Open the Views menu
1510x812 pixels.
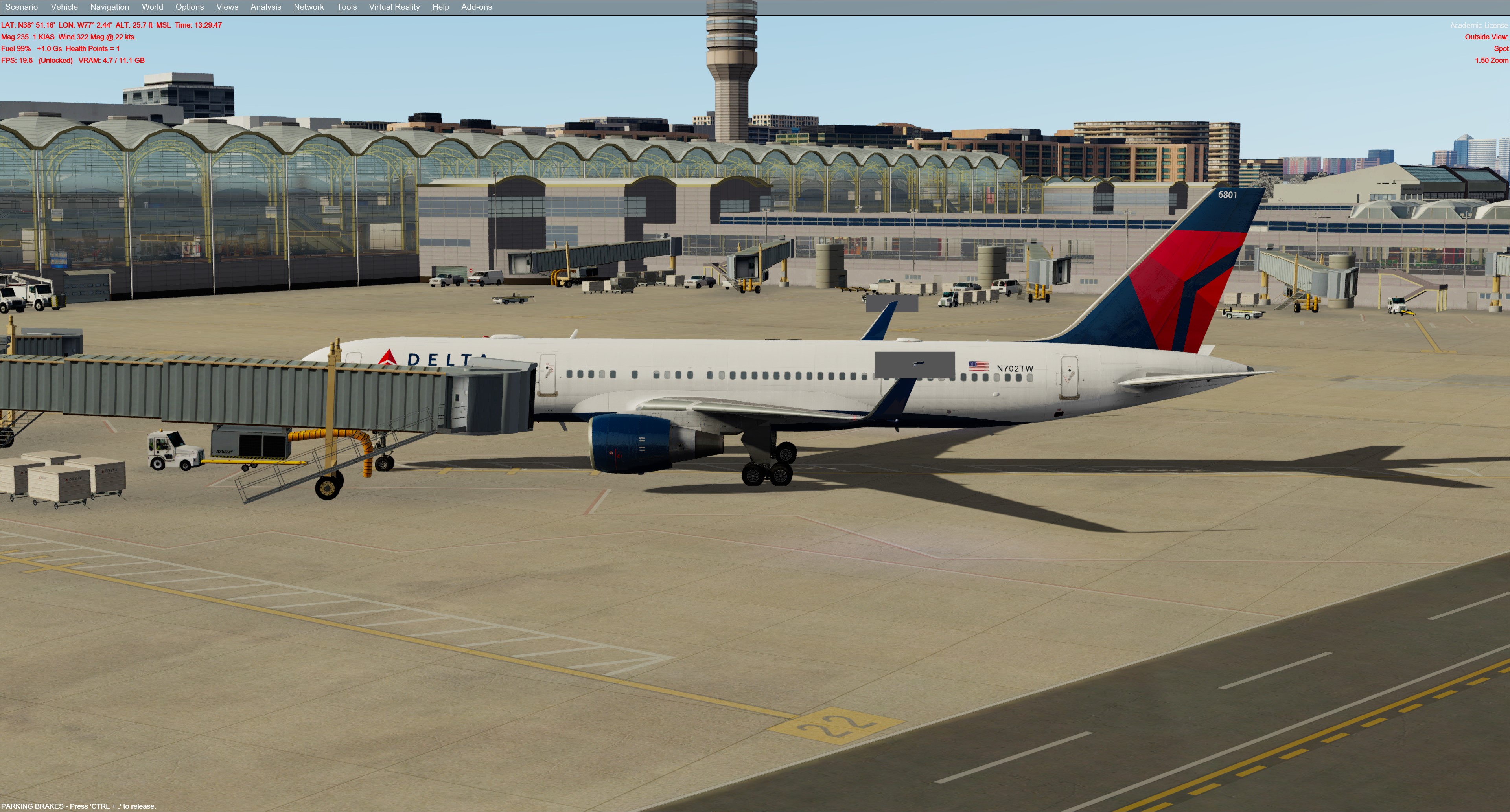(227, 7)
